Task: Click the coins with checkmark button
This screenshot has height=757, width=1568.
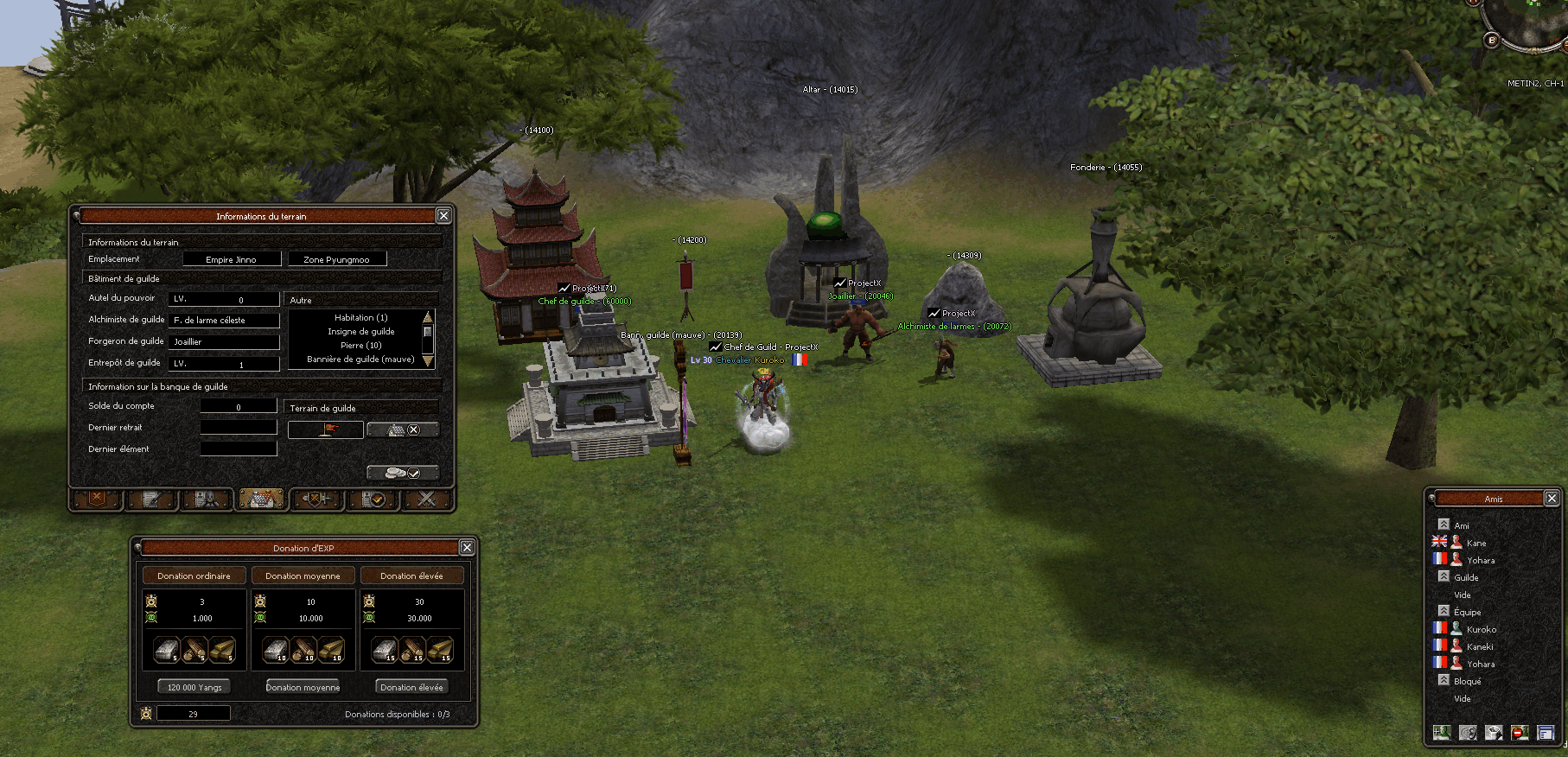Action: click(403, 473)
